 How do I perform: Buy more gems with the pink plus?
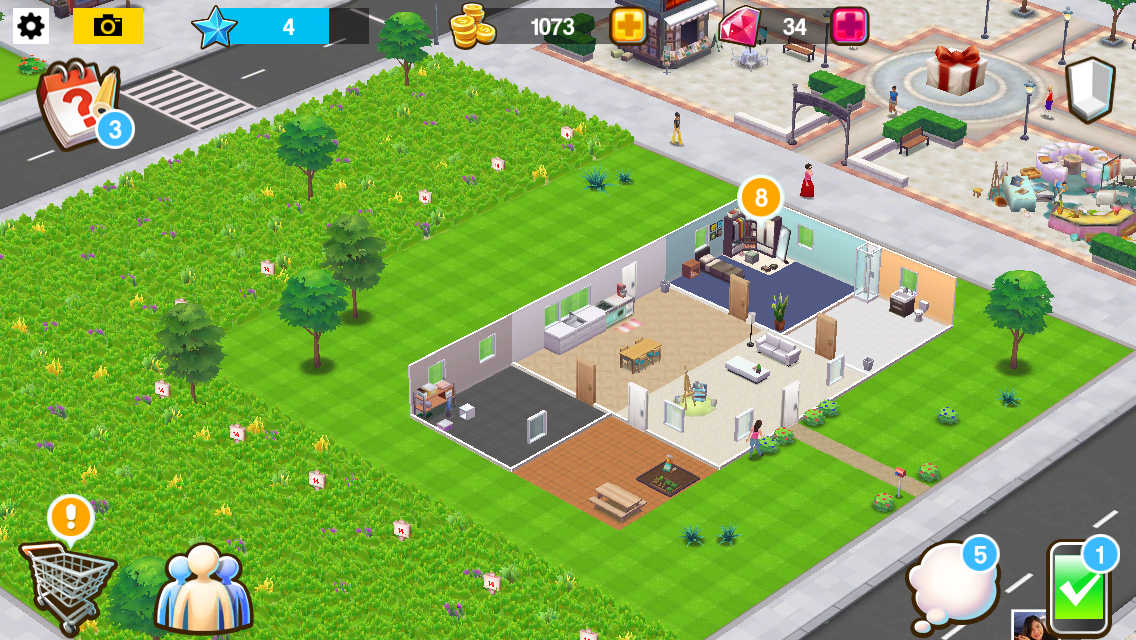(x=849, y=27)
